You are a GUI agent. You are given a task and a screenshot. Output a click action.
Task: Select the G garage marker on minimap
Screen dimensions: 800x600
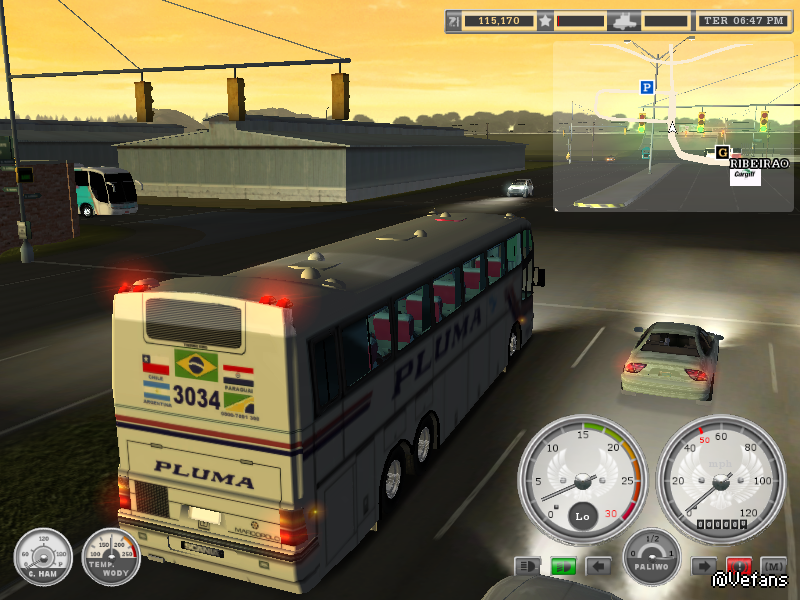pyautogui.click(x=722, y=152)
